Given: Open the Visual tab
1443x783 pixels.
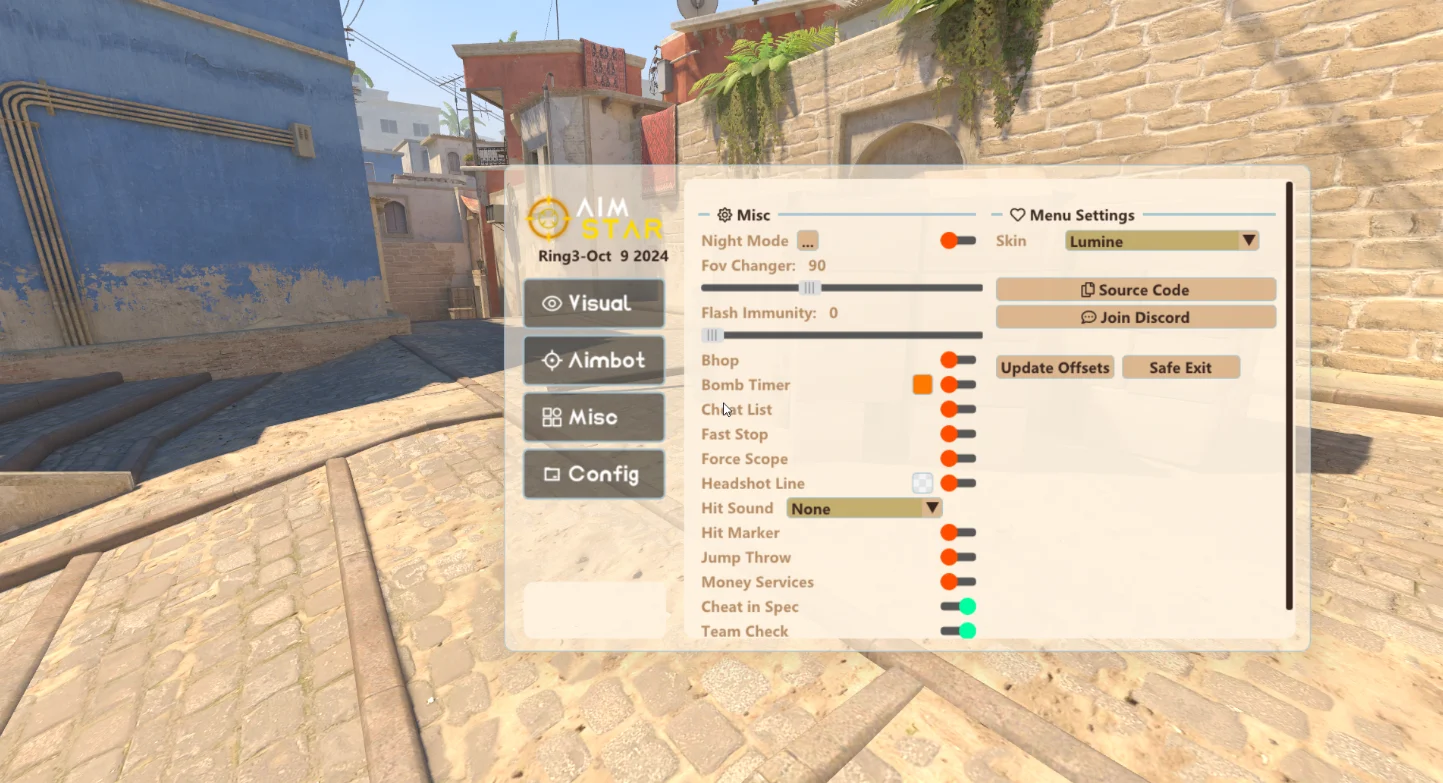Looking at the screenshot, I should (594, 303).
